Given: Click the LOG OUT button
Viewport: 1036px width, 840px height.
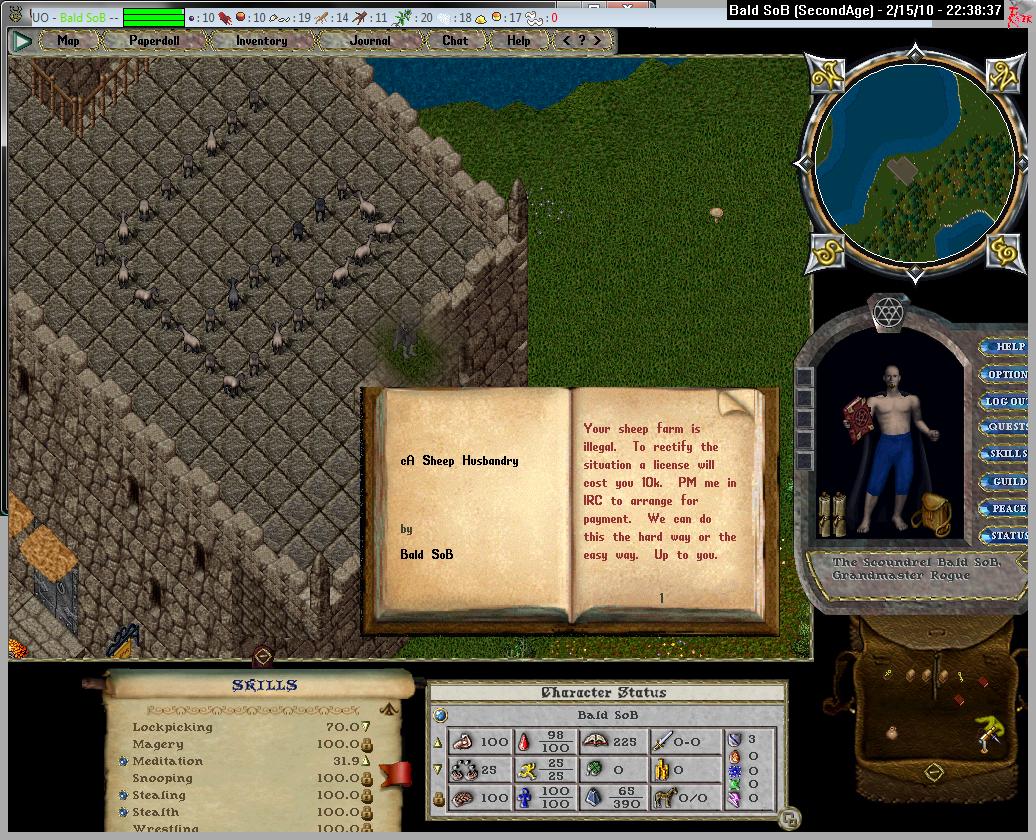Looking at the screenshot, I should (x=1007, y=401).
